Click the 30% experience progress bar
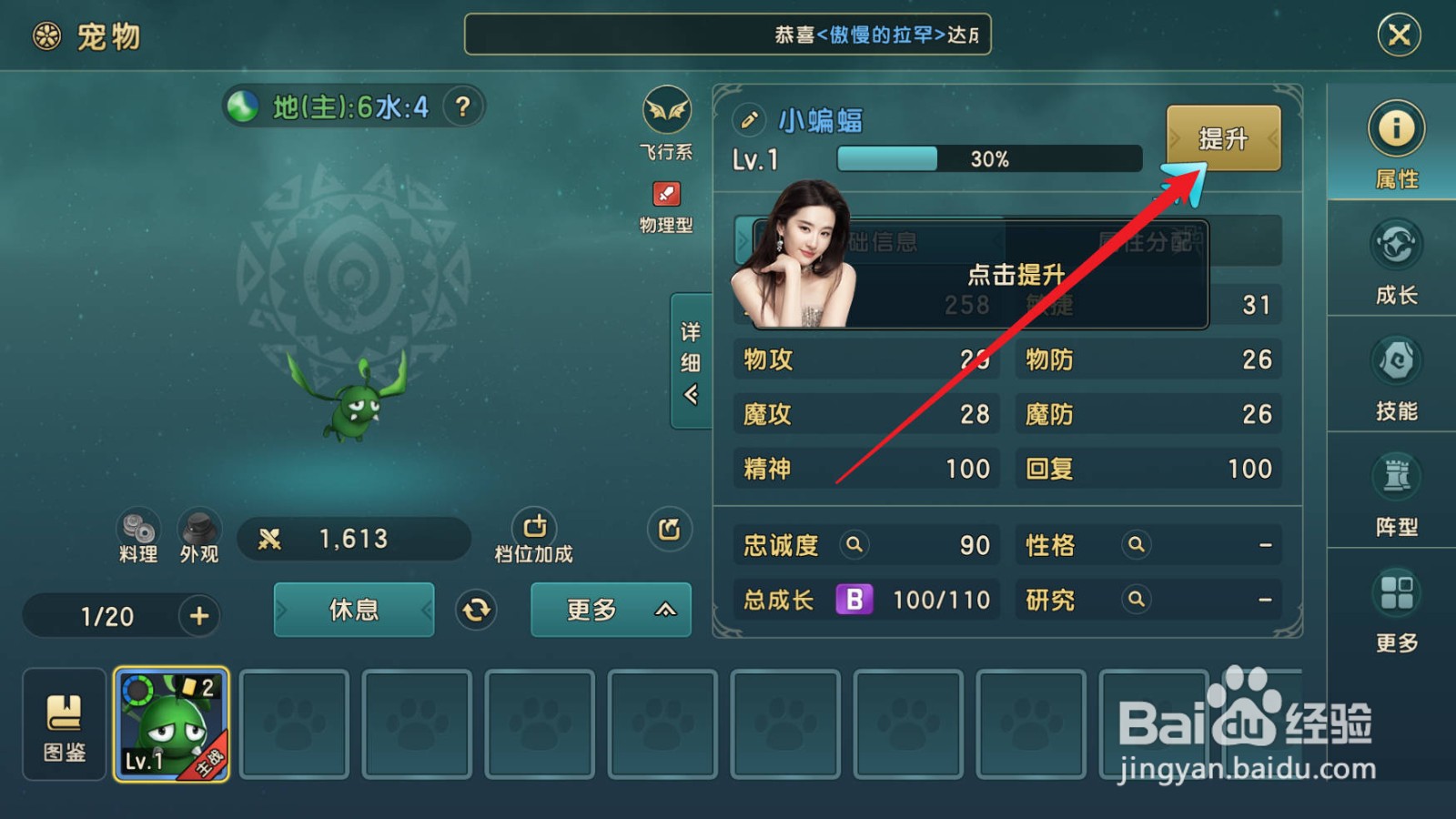Screen dimensions: 1456x819 click(x=987, y=158)
